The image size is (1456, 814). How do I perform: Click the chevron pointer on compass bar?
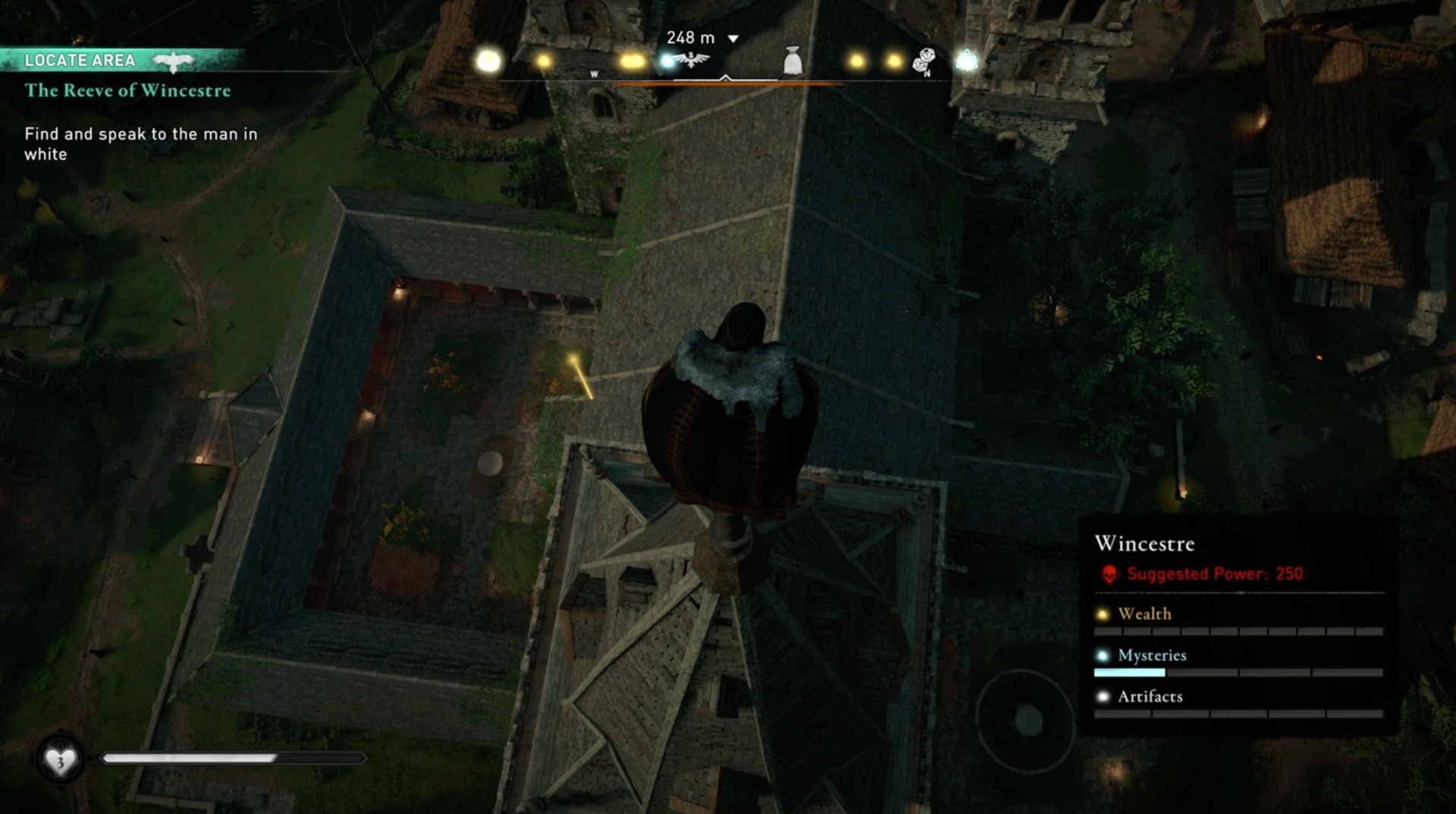(x=725, y=76)
